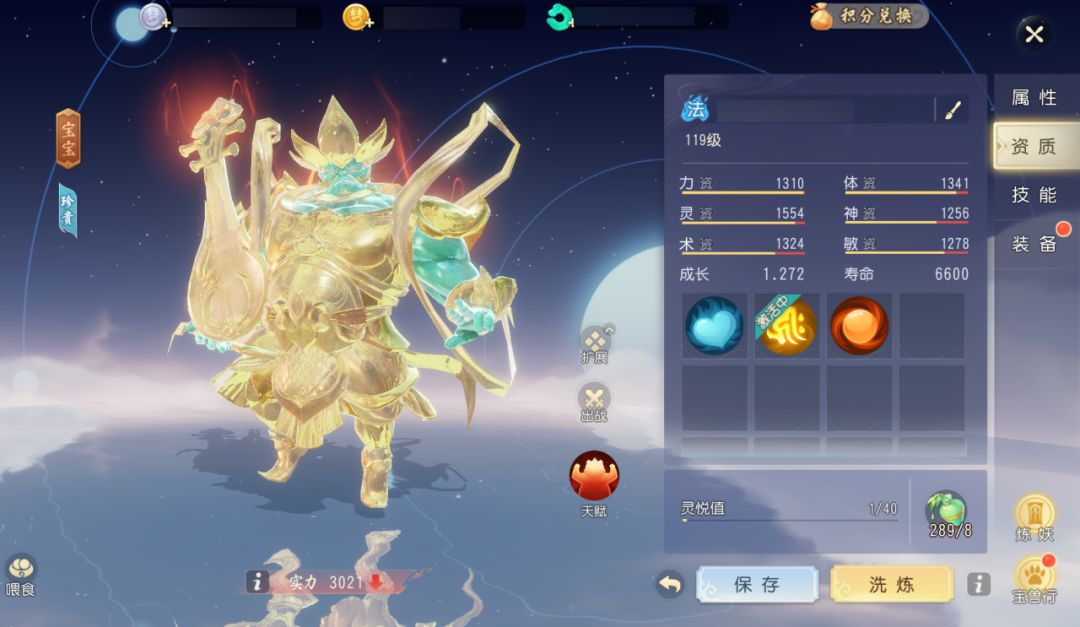The width and height of the screenshot is (1080, 627).
Task: Open 积分兑换 points exchange
Action: pyautogui.click(x=869, y=16)
